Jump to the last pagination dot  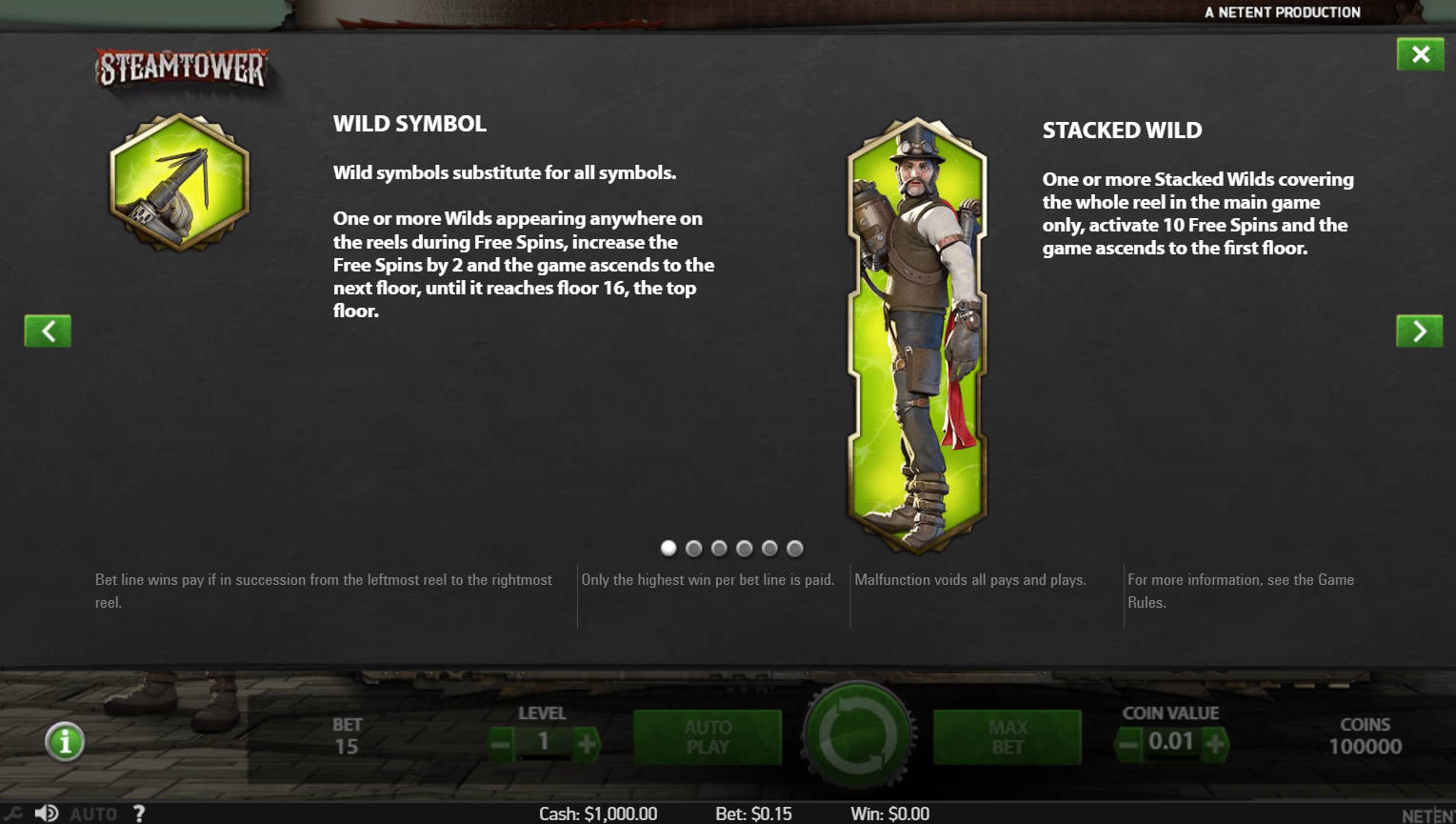(x=795, y=549)
